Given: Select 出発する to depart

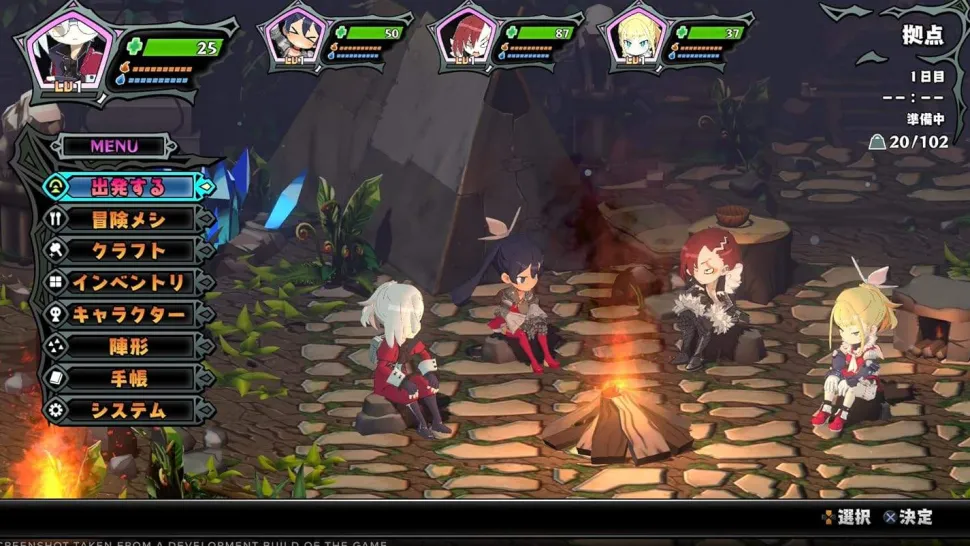Looking at the screenshot, I should coord(127,187).
